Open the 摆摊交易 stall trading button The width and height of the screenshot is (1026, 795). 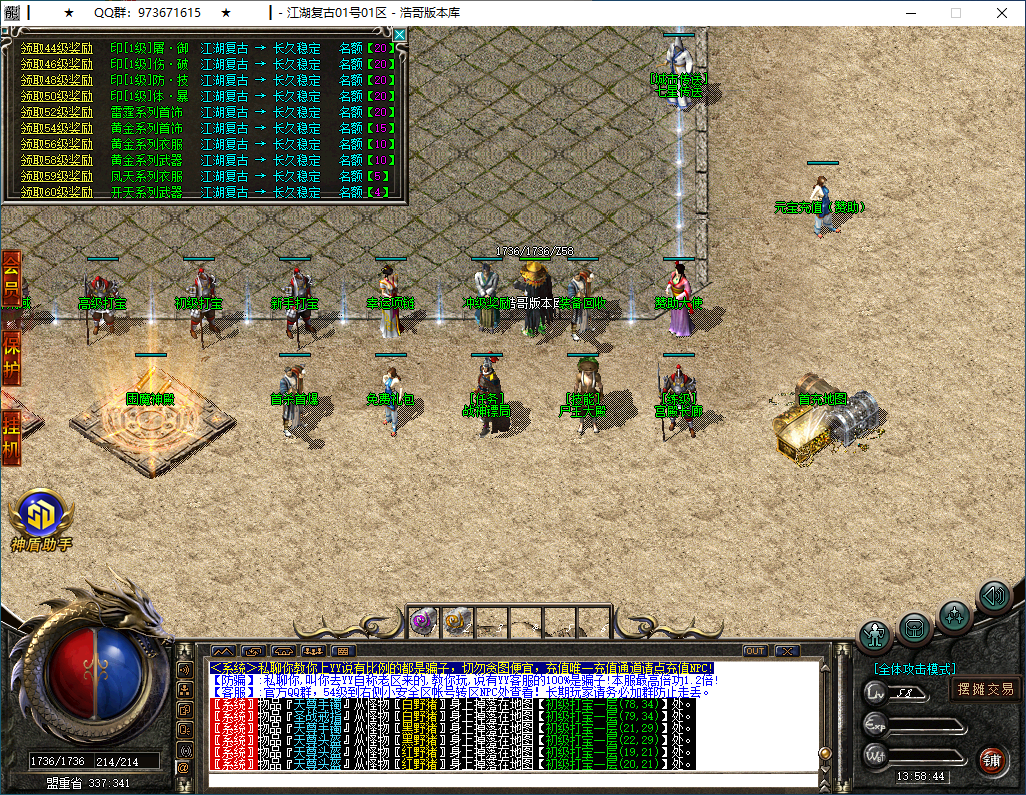[986, 688]
